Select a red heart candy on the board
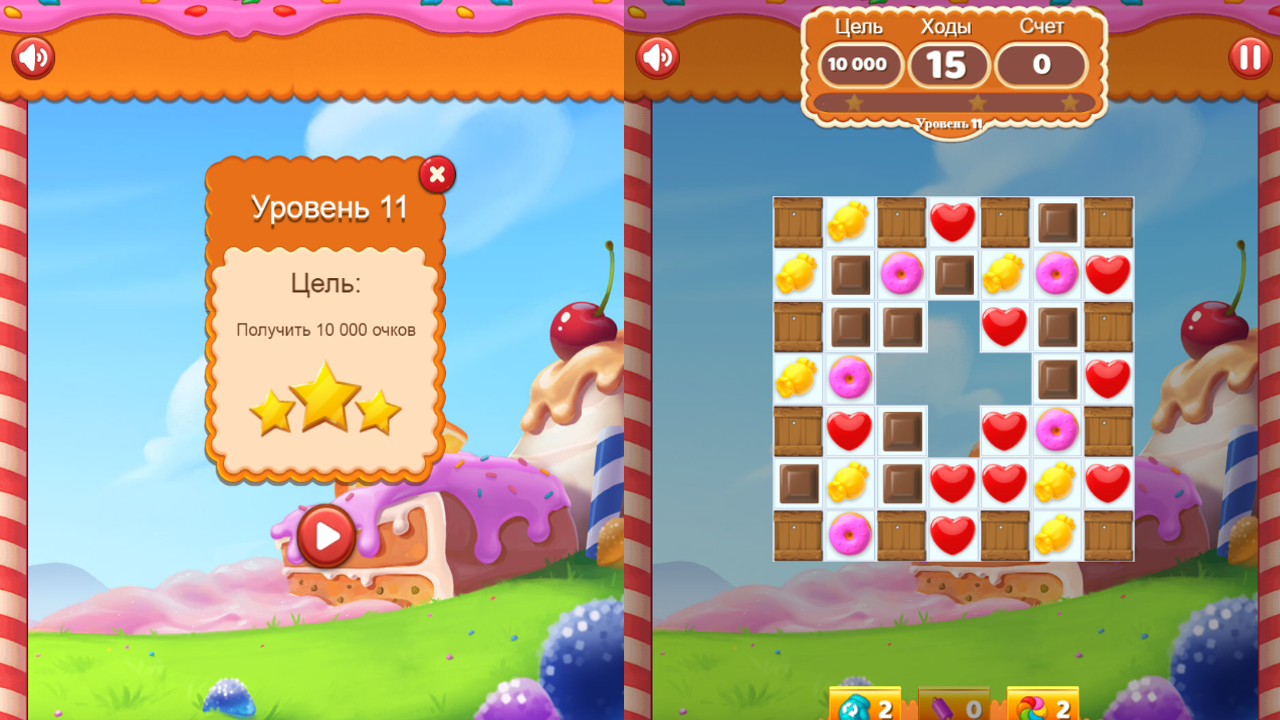The width and height of the screenshot is (1280, 720). (953, 222)
